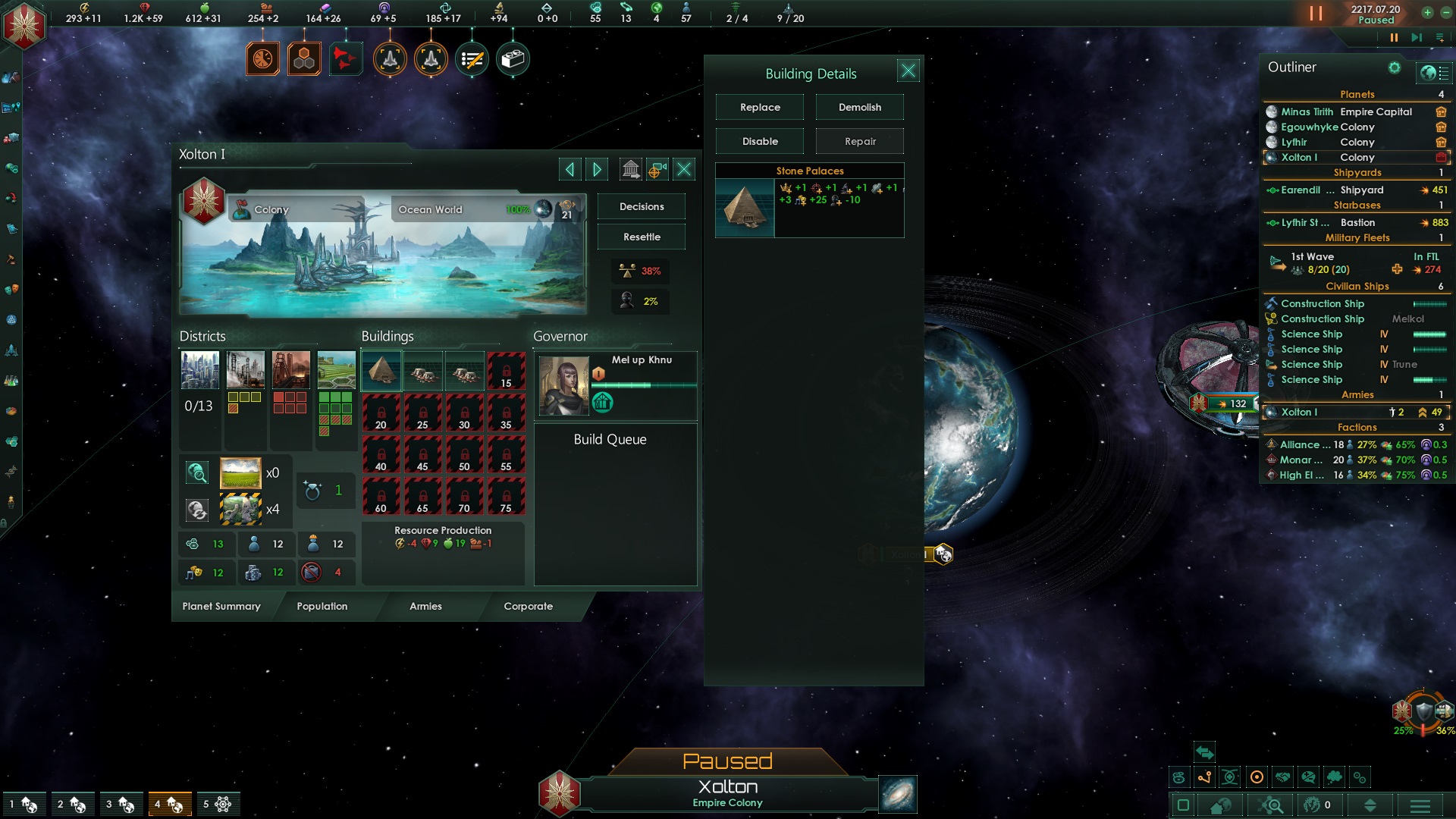Click the Resettle button
Image resolution: width=1456 pixels, height=819 pixels.
coord(642,237)
